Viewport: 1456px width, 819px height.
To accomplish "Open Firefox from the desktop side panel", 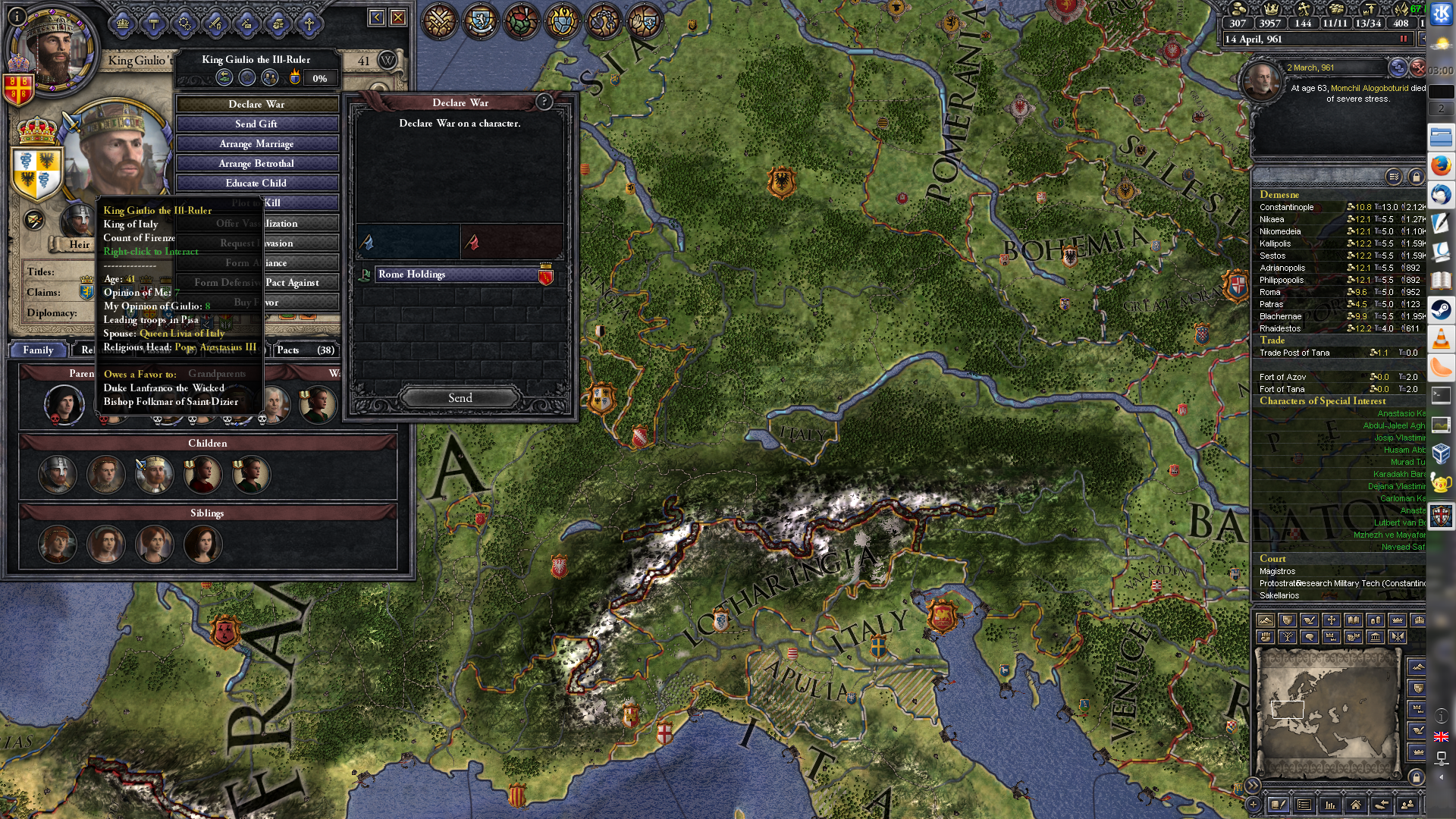I will coord(1441,165).
